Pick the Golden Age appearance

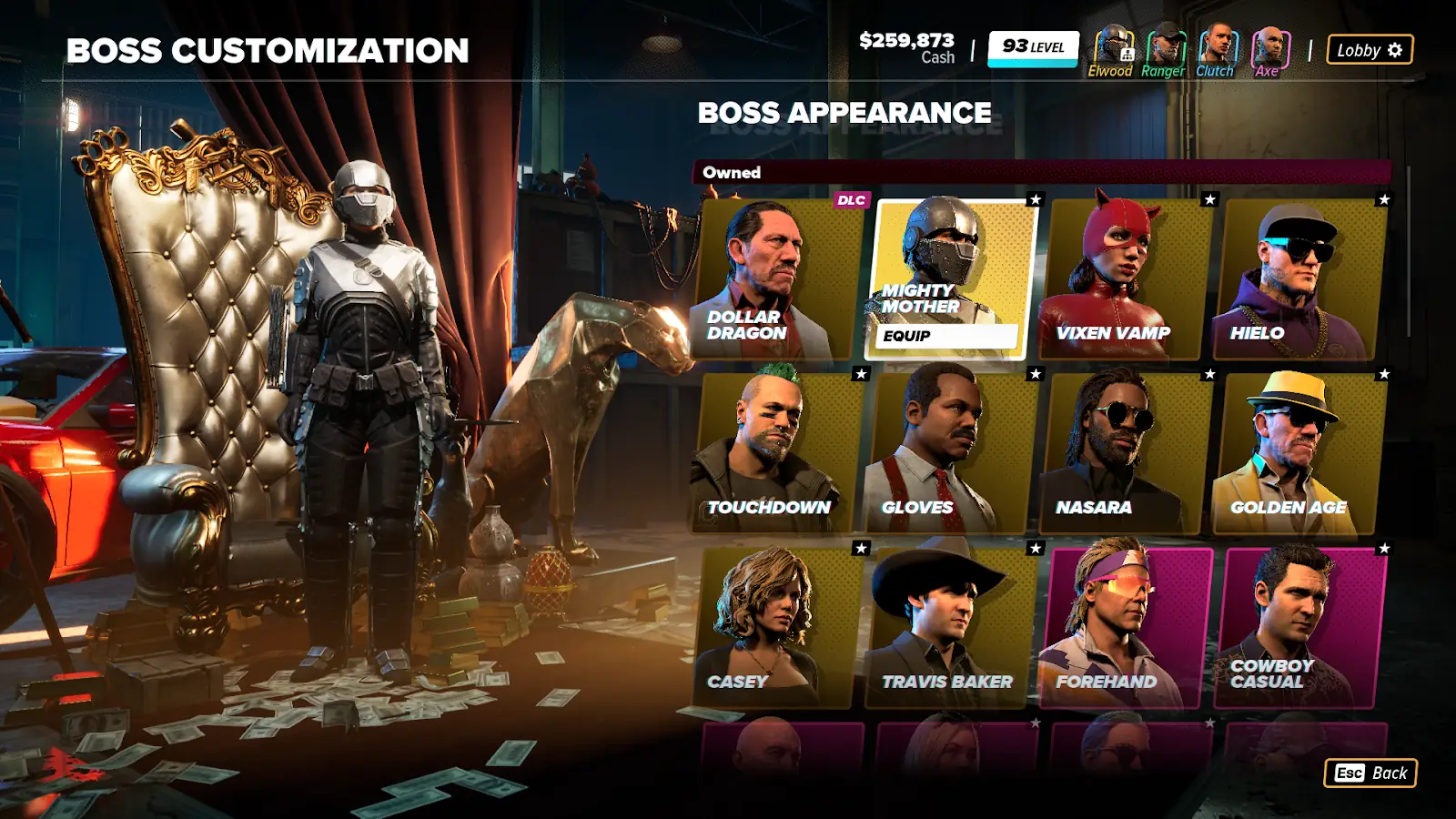click(1301, 452)
